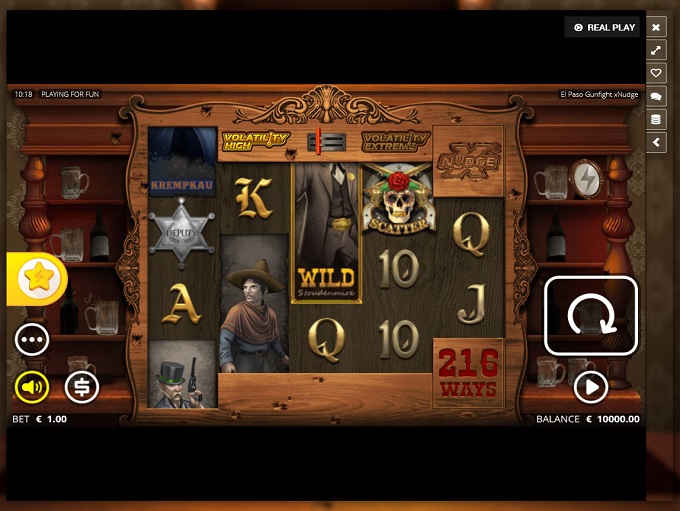Viewport: 680px width, 511px height.
Task: Add the game to favorites with the heart
Action: click(x=656, y=73)
